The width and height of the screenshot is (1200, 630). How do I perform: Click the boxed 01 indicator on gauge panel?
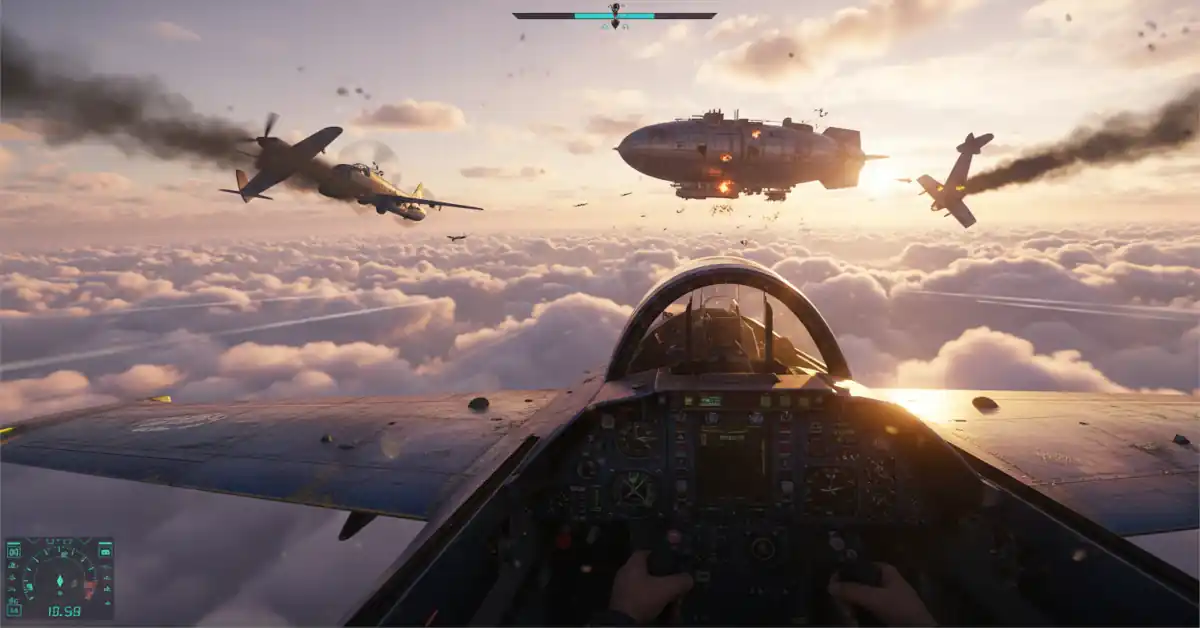pyautogui.click(x=14, y=550)
